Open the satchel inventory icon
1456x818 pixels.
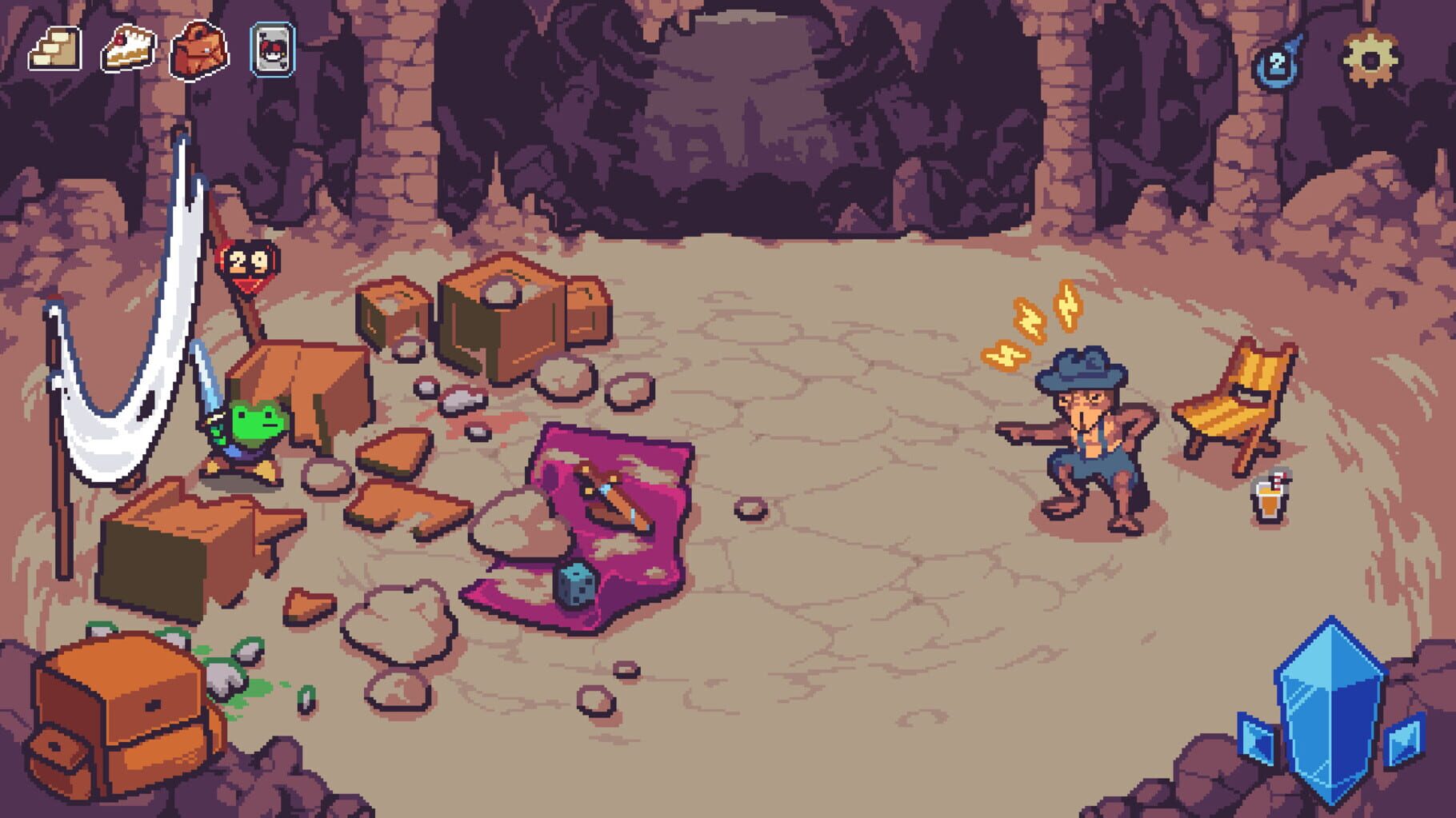198,50
